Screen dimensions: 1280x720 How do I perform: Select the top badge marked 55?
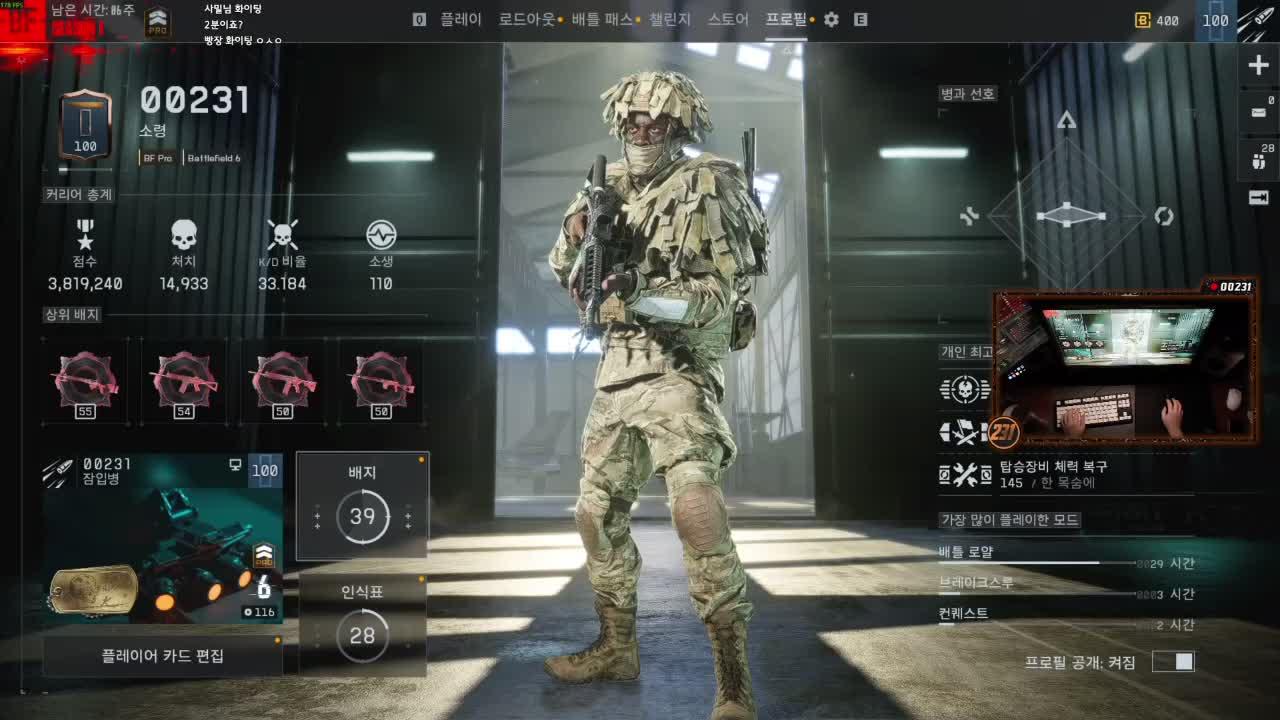pos(85,381)
